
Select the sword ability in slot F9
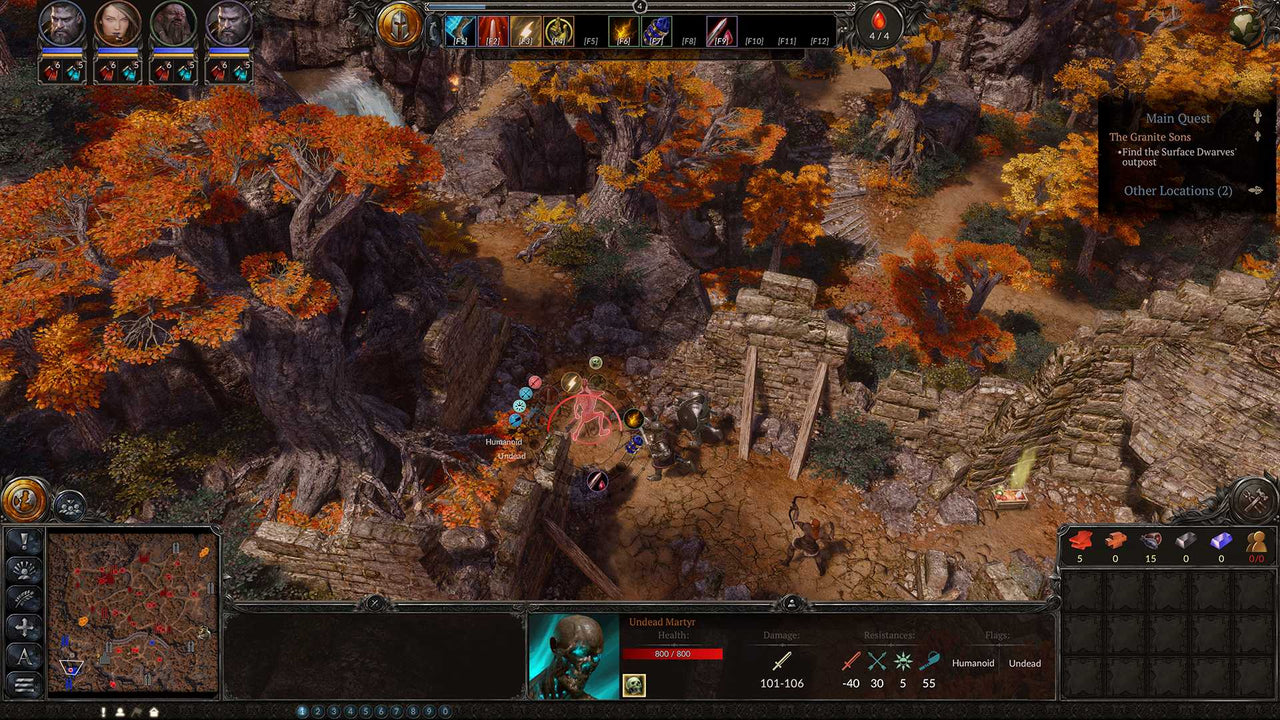coord(720,28)
